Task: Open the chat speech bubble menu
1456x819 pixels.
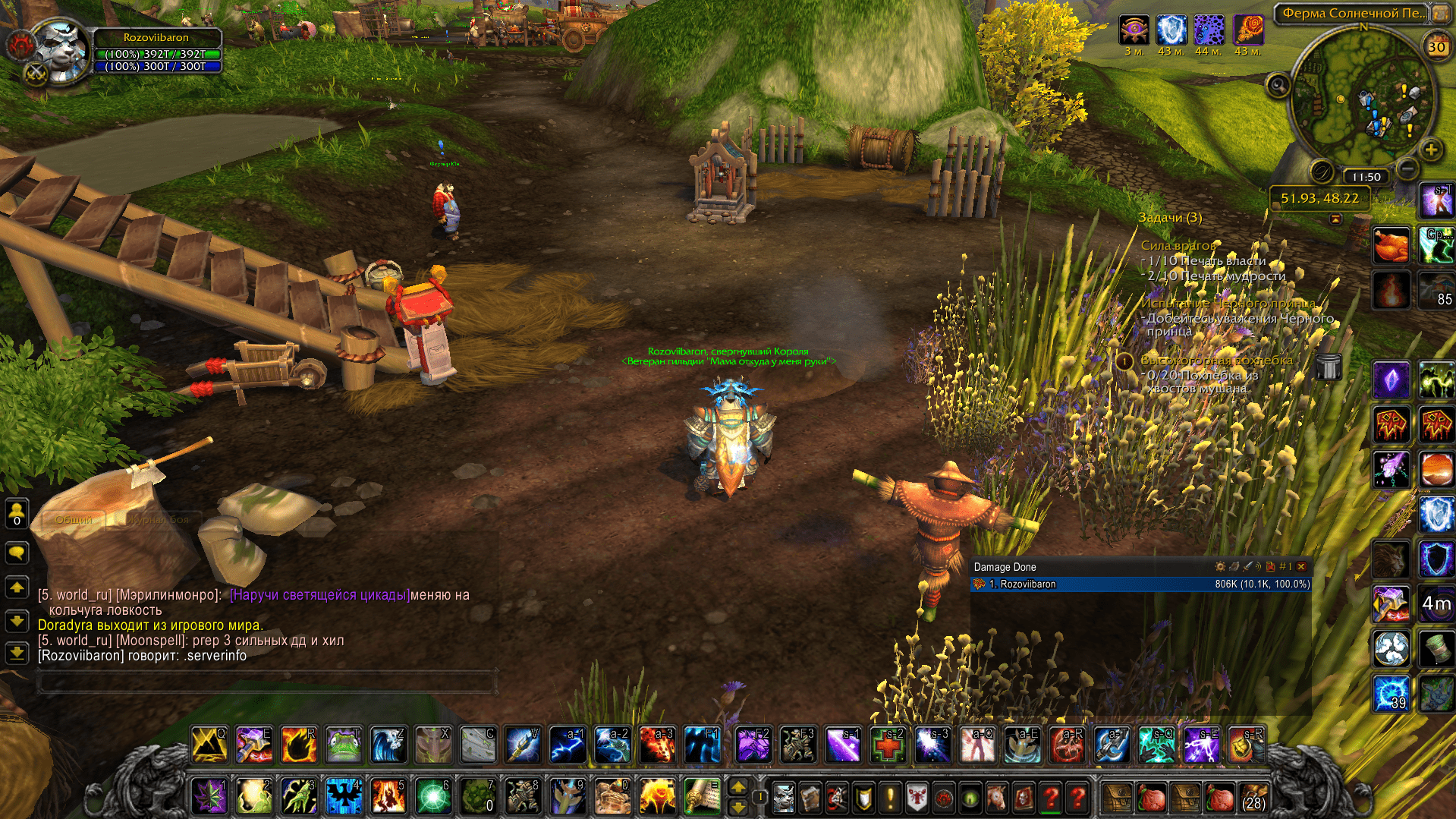Action: 17,553
